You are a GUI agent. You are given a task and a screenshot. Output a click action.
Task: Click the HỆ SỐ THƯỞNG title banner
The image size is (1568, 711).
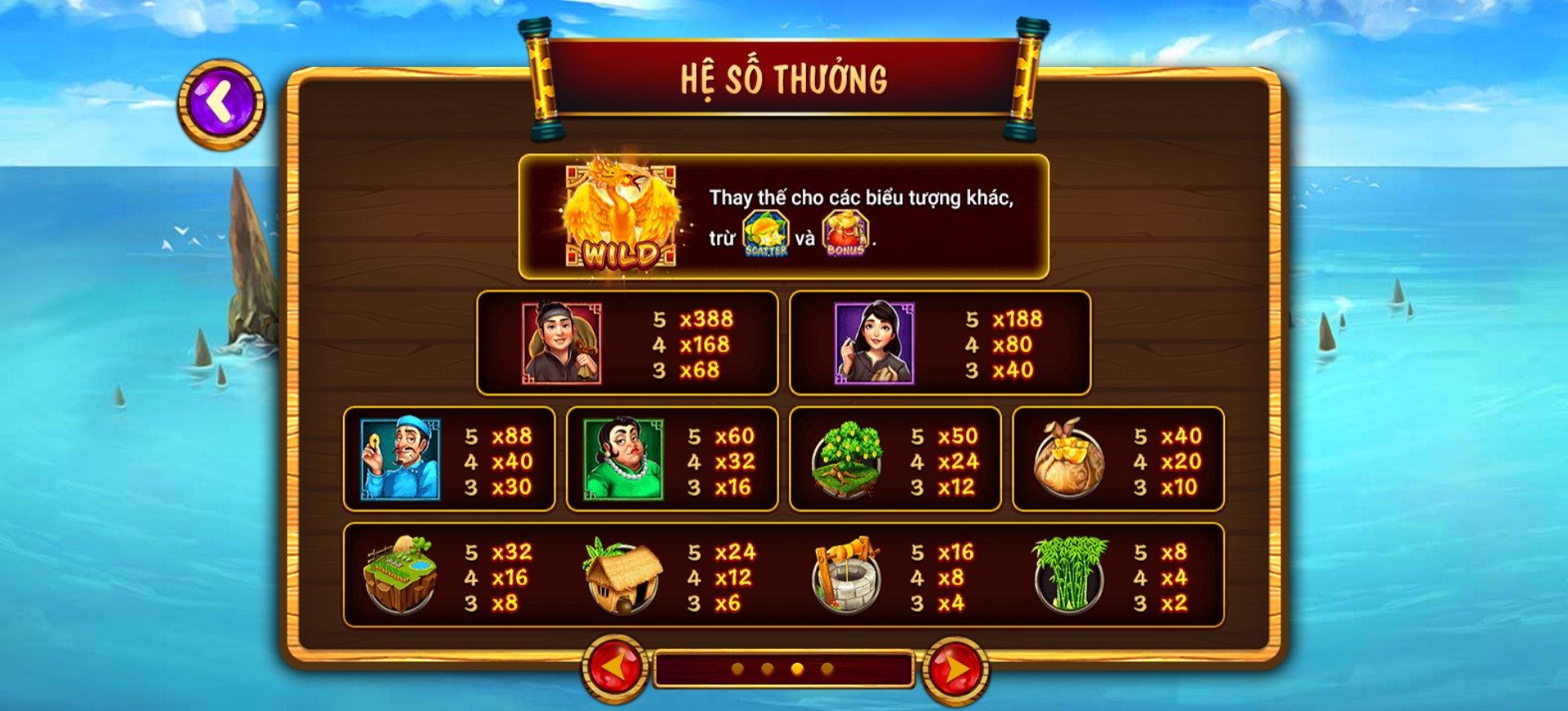click(783, 78)
